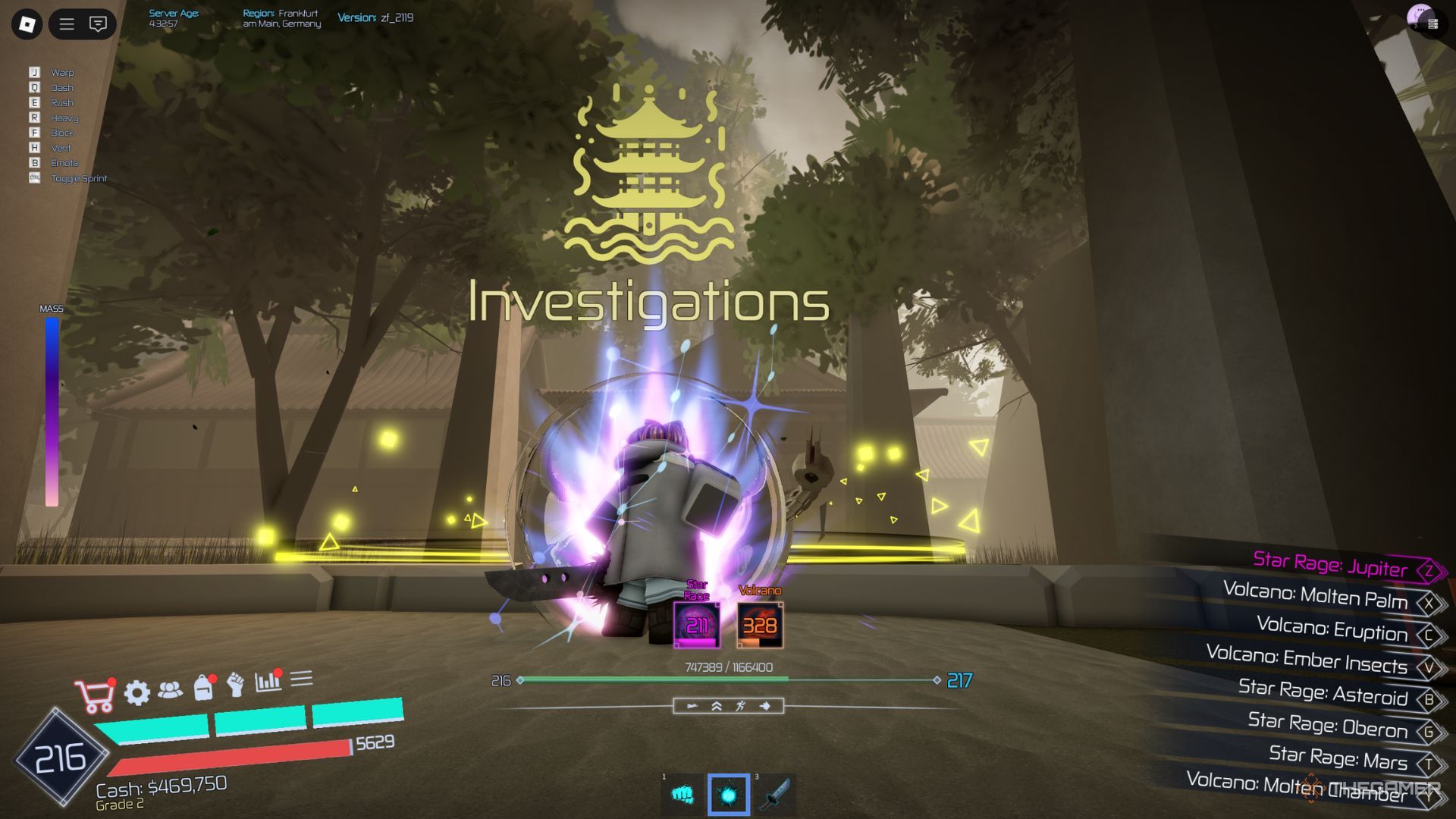Activate the Star Rage: Jupiter skill
This screenshot has height=819, width=1456.
tap(1330, 565)
